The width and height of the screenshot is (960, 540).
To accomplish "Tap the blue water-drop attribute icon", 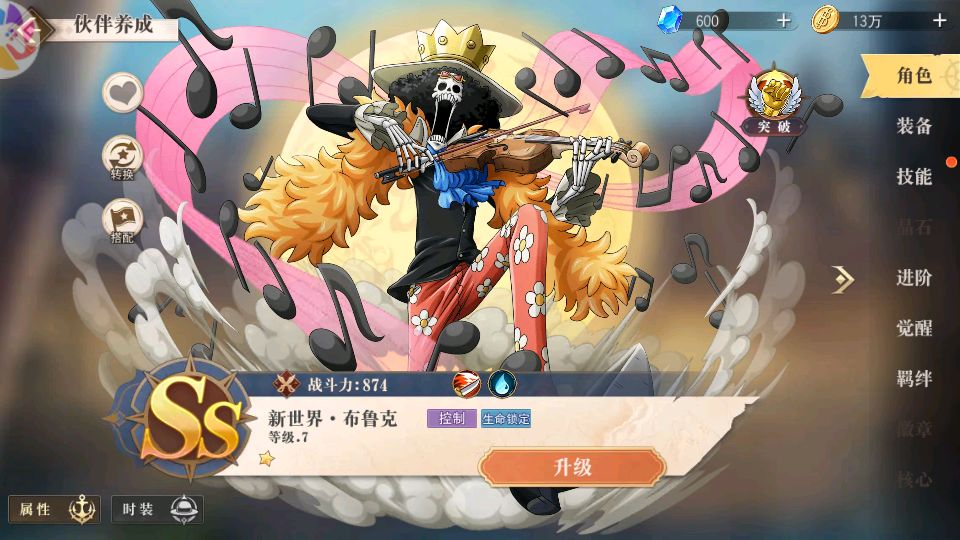I will click(501, 384).
